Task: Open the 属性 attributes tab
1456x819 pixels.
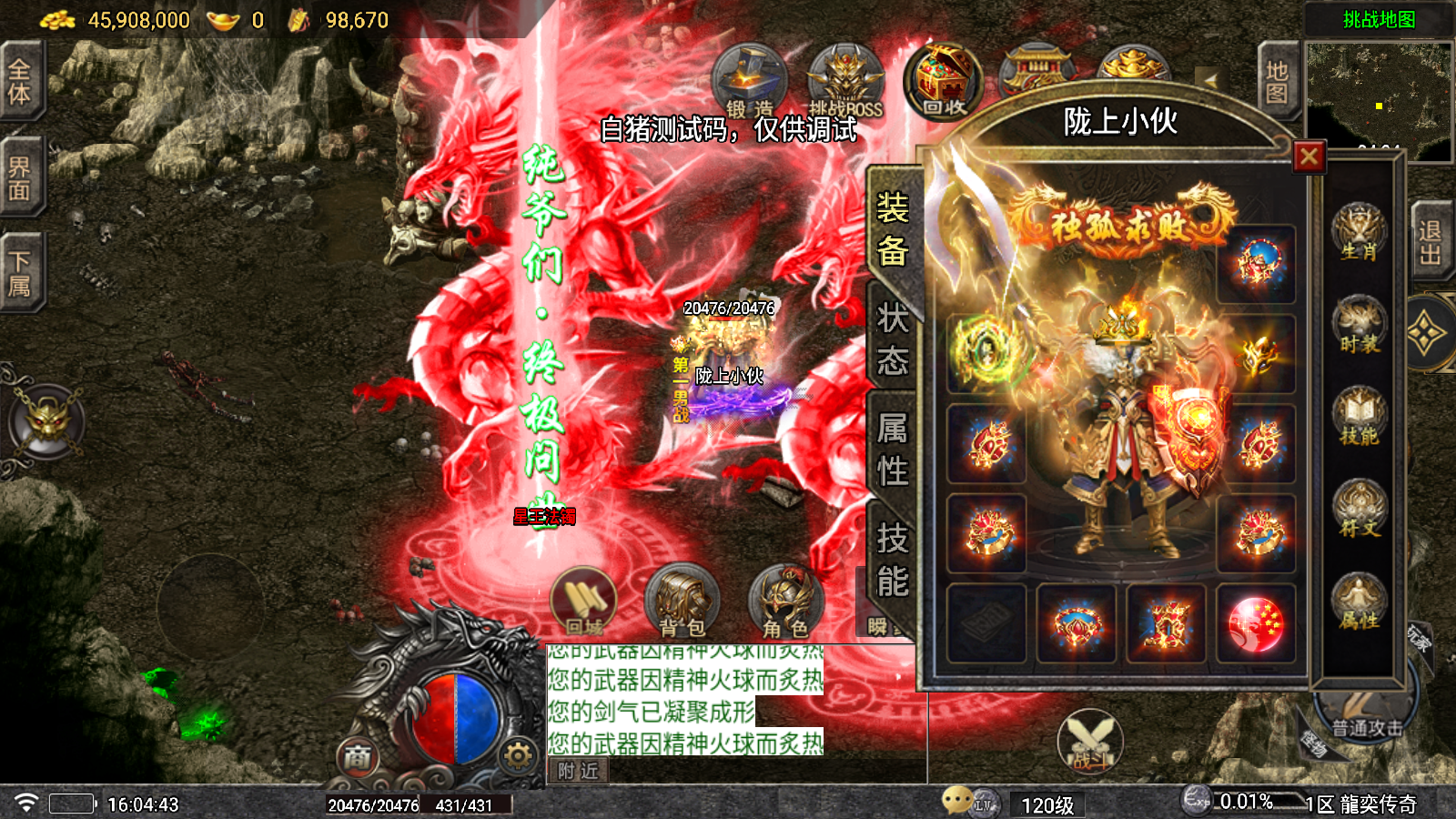Action: tap(892, 450)
